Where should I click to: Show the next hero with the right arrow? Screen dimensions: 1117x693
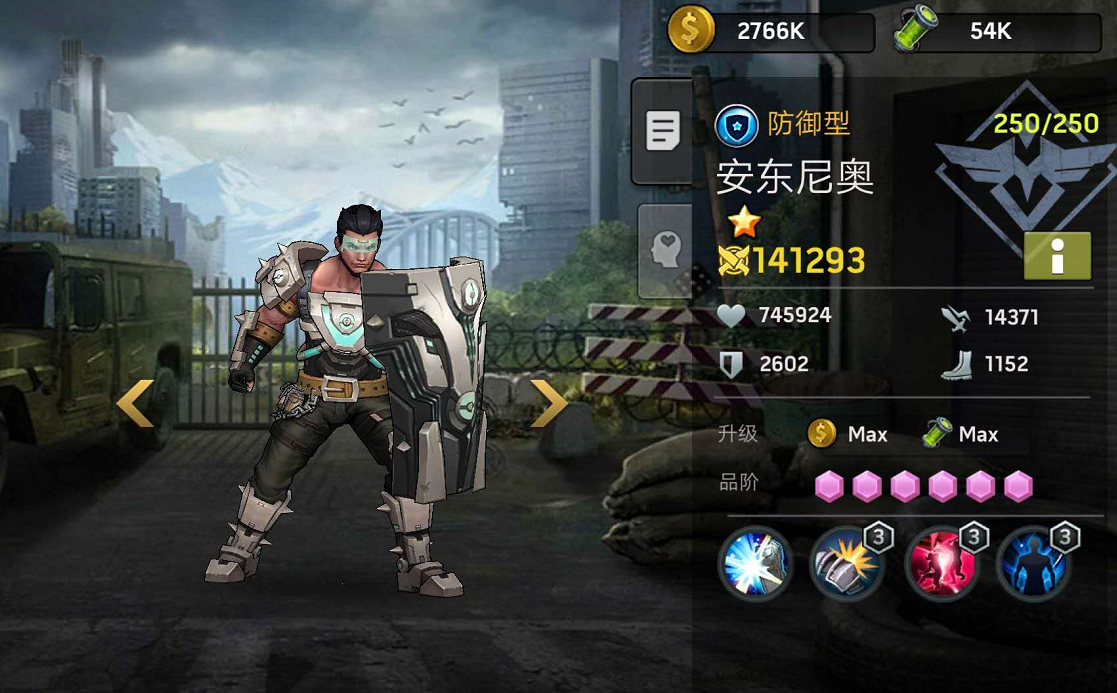click(x=548, y=403)
